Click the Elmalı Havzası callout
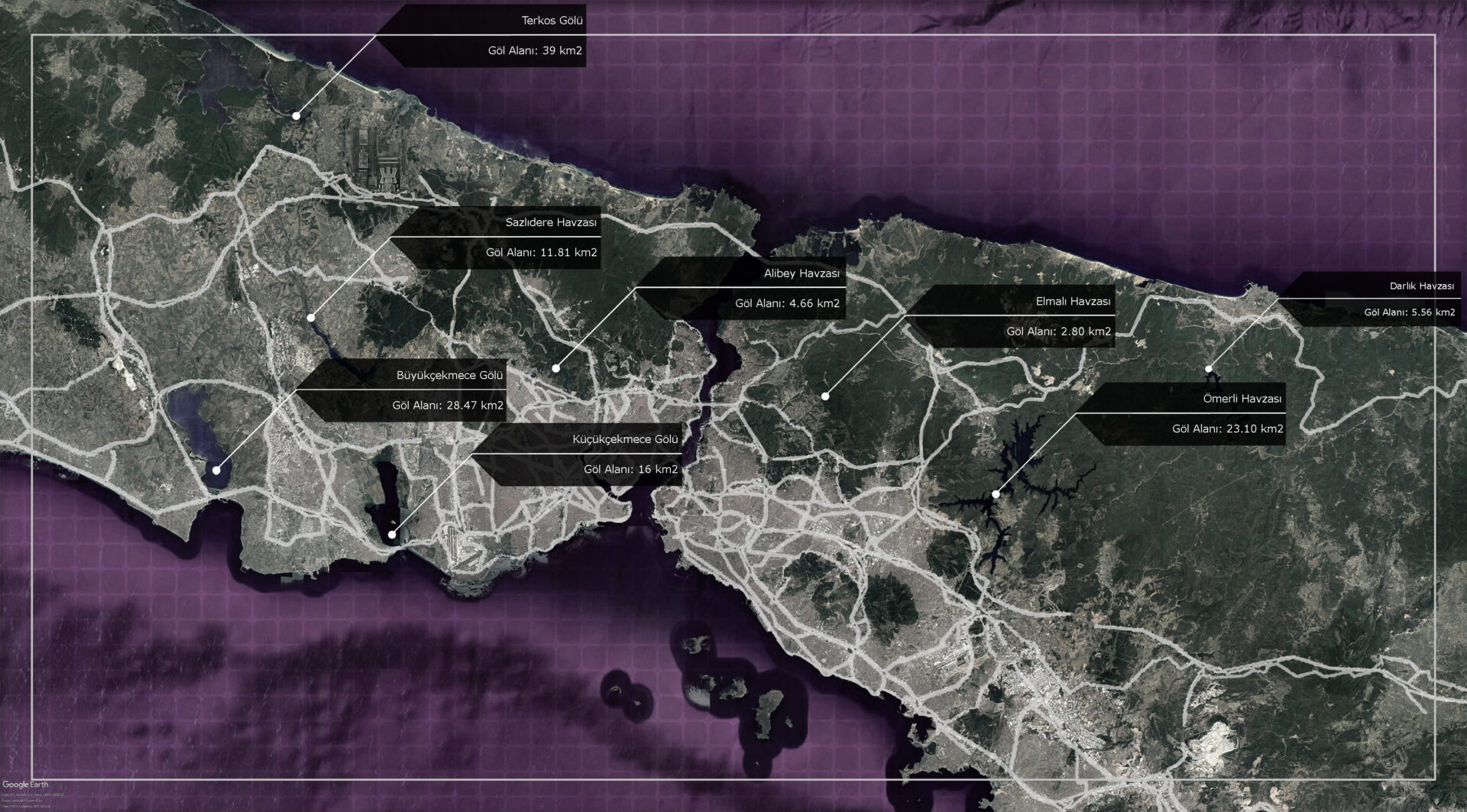Viewport: 1467px width, 812px height. tap(1073, 302)
